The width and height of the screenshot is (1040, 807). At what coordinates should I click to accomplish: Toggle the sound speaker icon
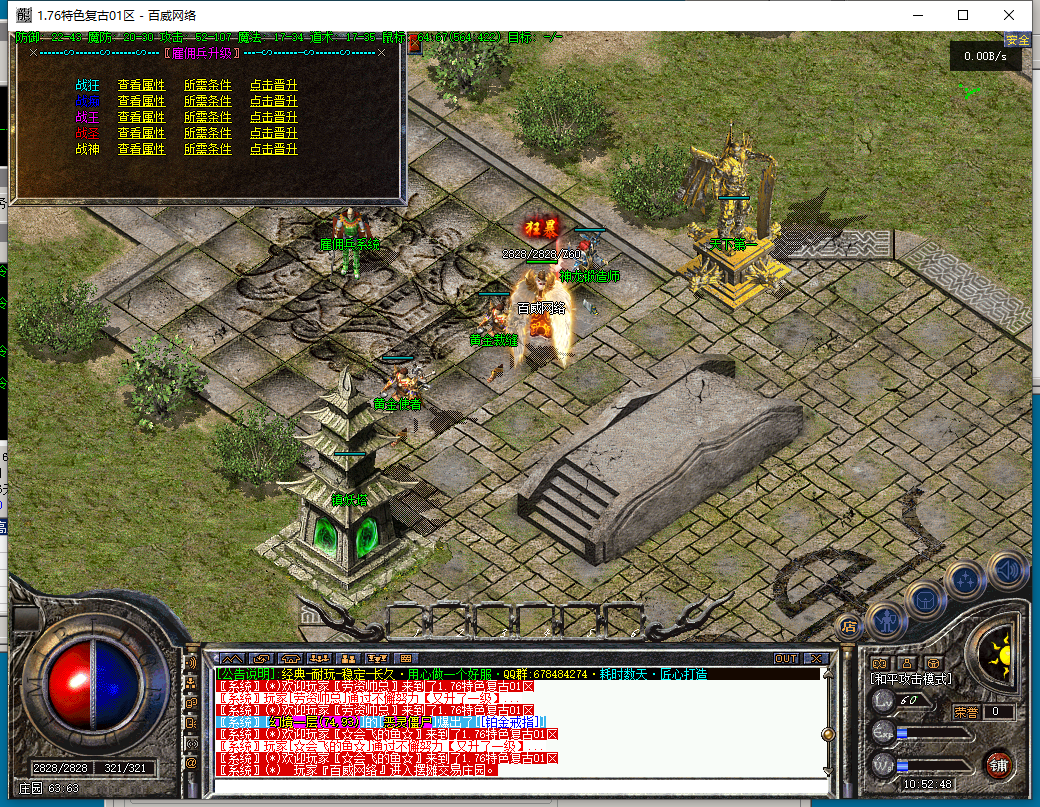pyautogui.click(x=1007, y=569)
